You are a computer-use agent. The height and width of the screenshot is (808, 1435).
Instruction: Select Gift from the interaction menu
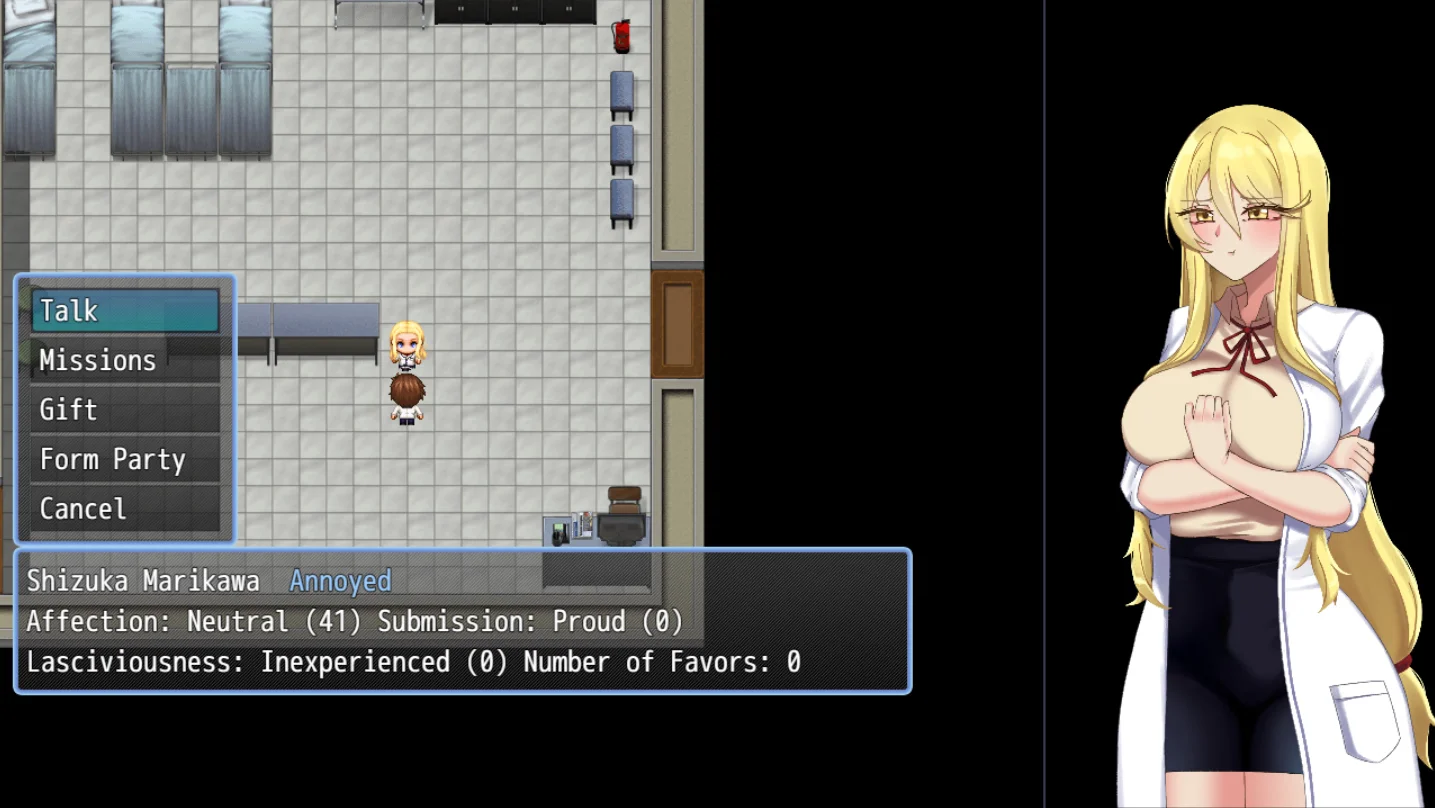[x=125, y=410]
